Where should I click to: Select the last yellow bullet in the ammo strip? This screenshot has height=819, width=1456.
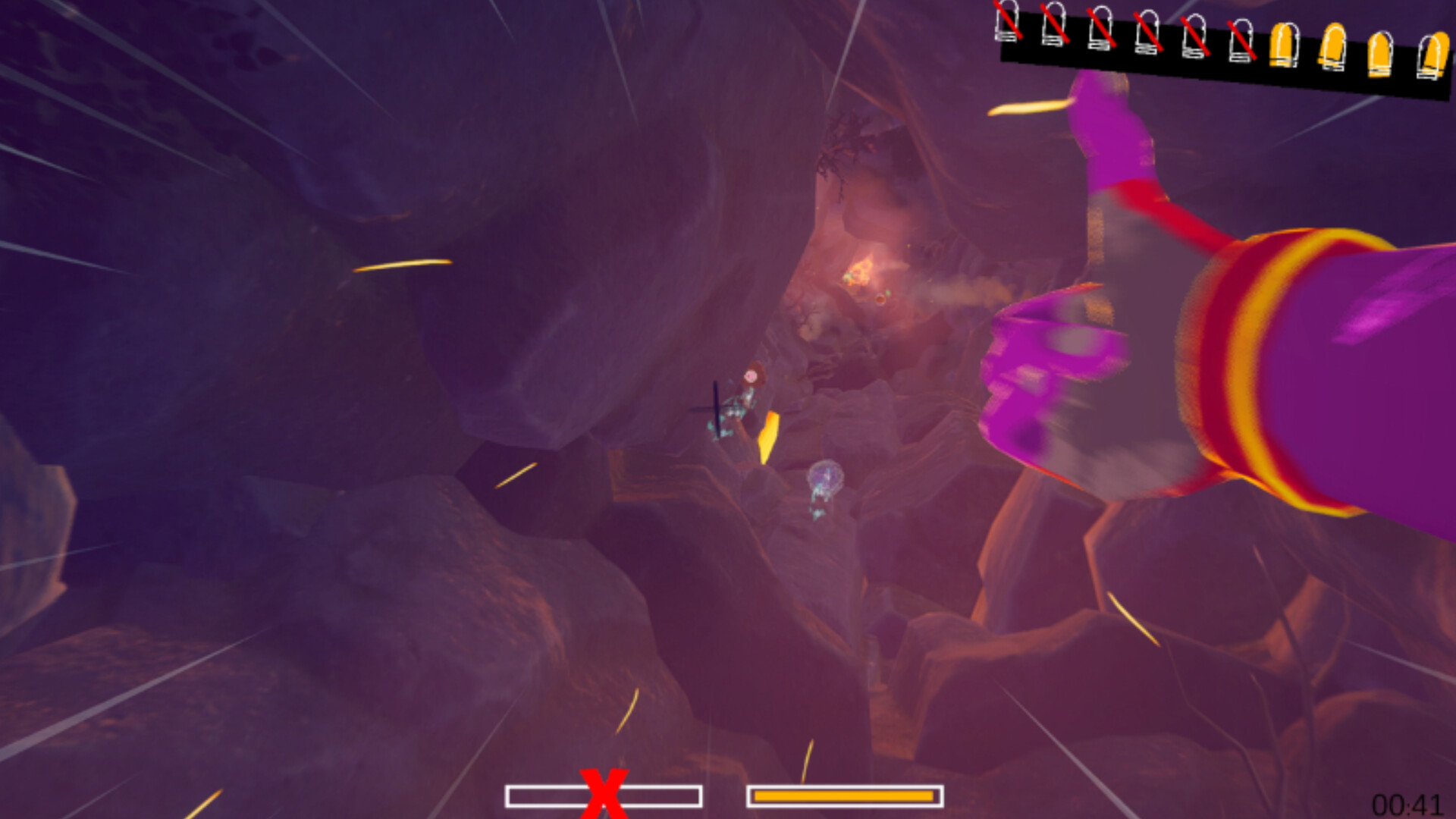tap(1437, 57)
